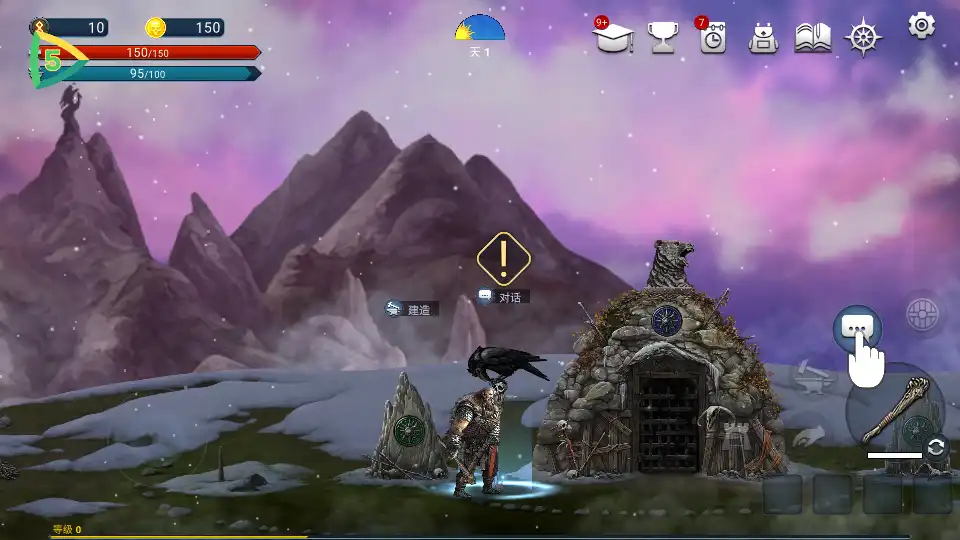
Task: Select the 对话 dialogue prompt
Action: point(503,297)
